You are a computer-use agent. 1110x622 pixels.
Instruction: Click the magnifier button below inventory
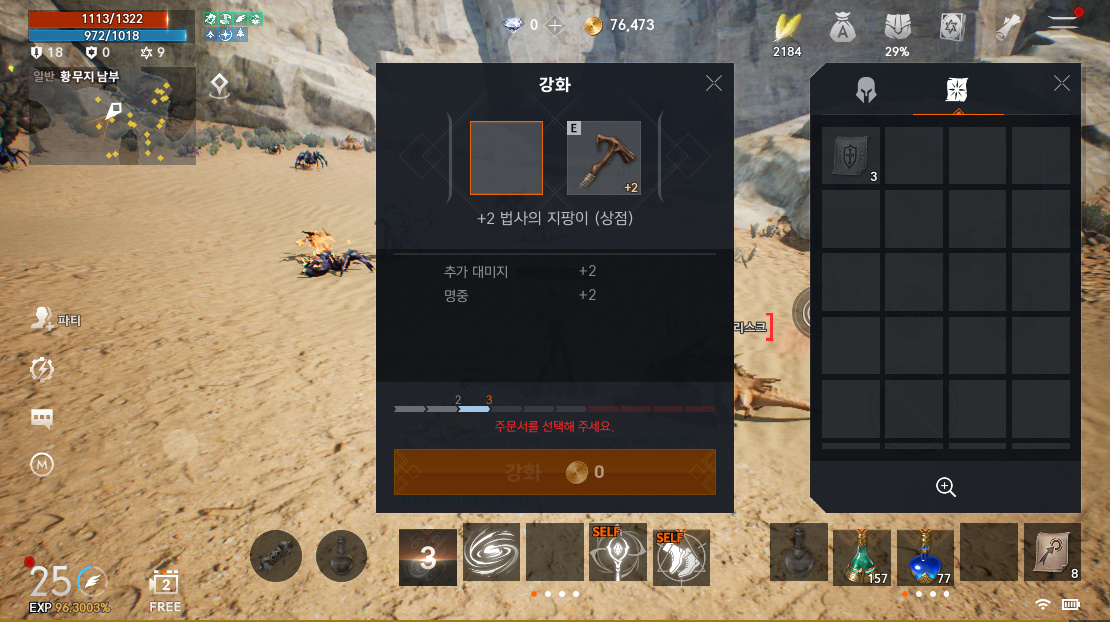click(945, 487)
